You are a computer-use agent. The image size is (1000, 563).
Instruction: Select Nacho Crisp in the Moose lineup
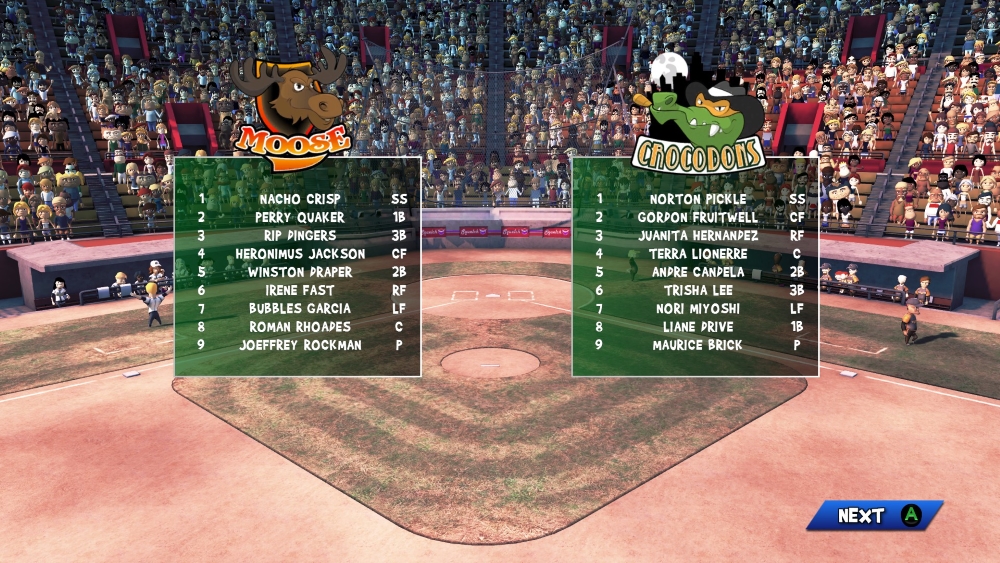[x=300, y=199]
